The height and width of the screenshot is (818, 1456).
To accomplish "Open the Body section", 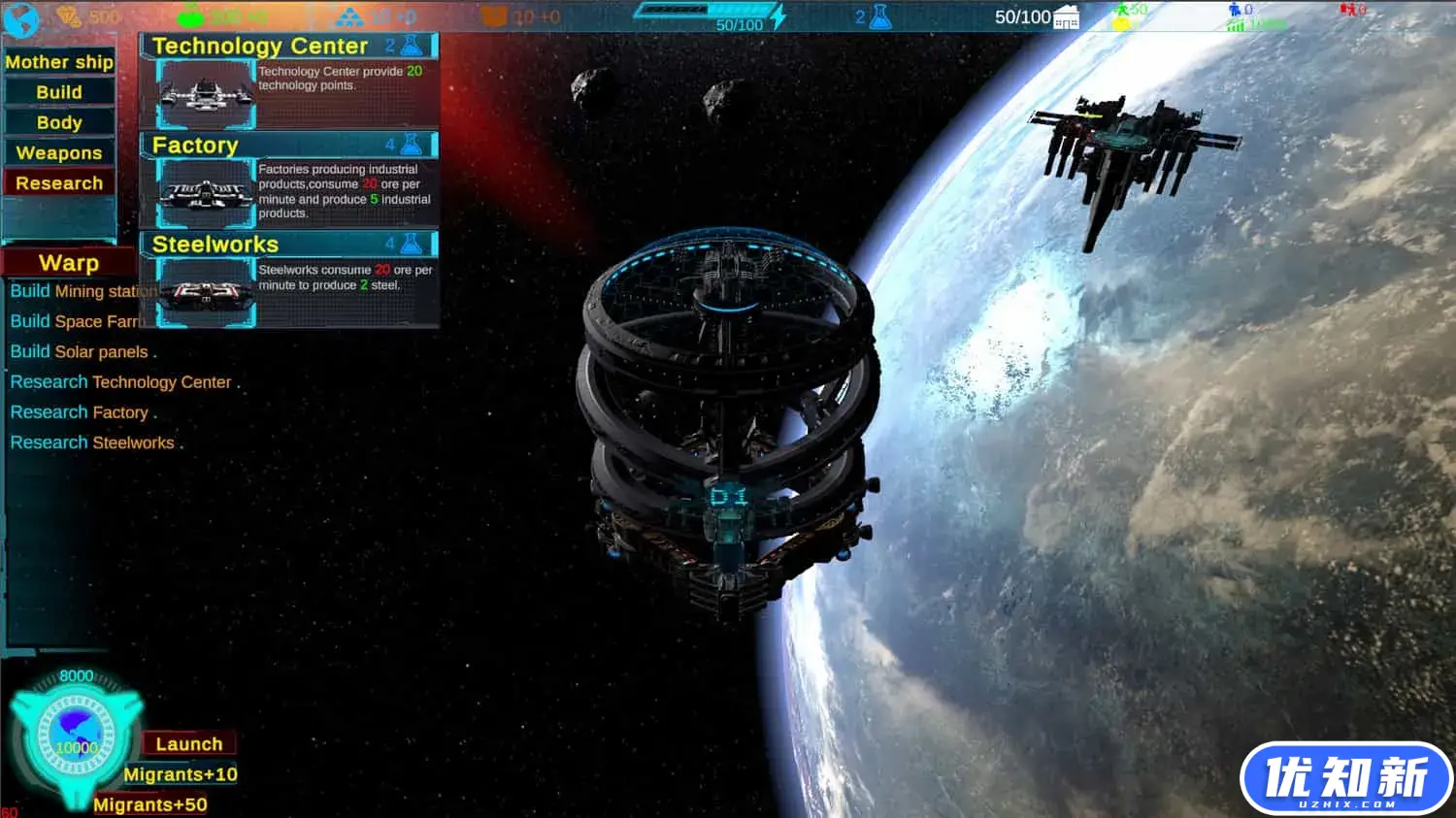I will tap(59, 122).
